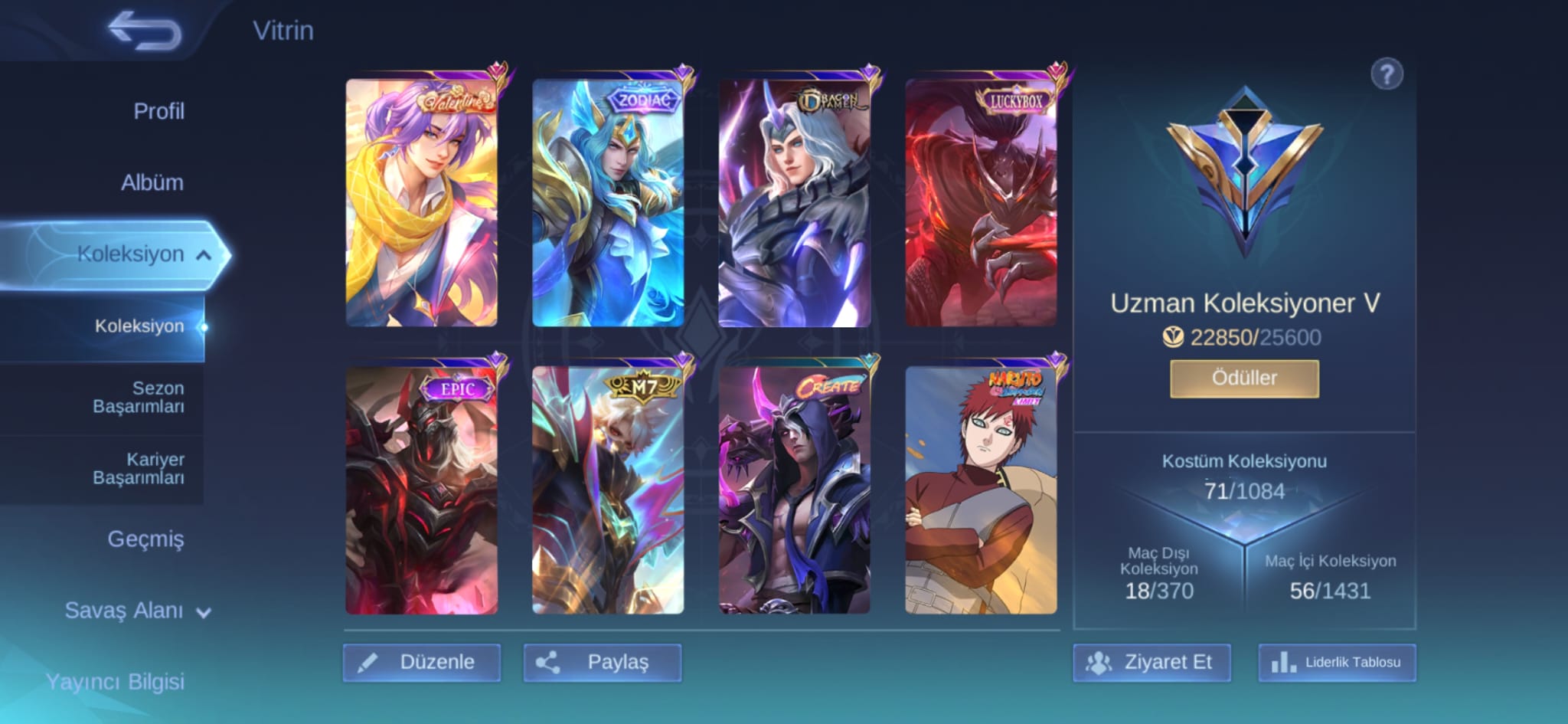This screenshot has height=724, width=1568.
Task: Show Kariyer Başarımları
Action: click(138, 468)
